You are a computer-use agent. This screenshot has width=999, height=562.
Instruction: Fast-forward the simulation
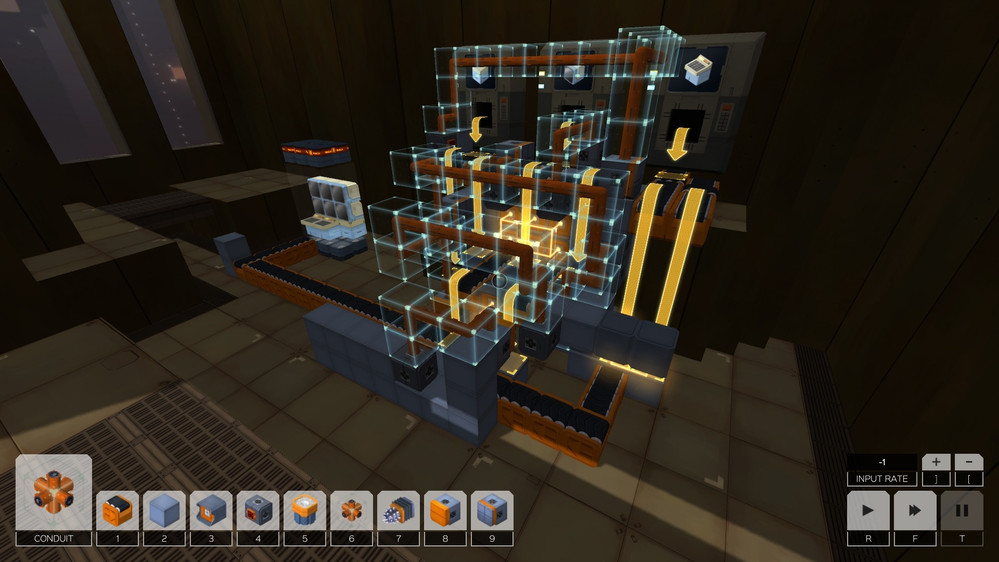(x=915, y=510)
